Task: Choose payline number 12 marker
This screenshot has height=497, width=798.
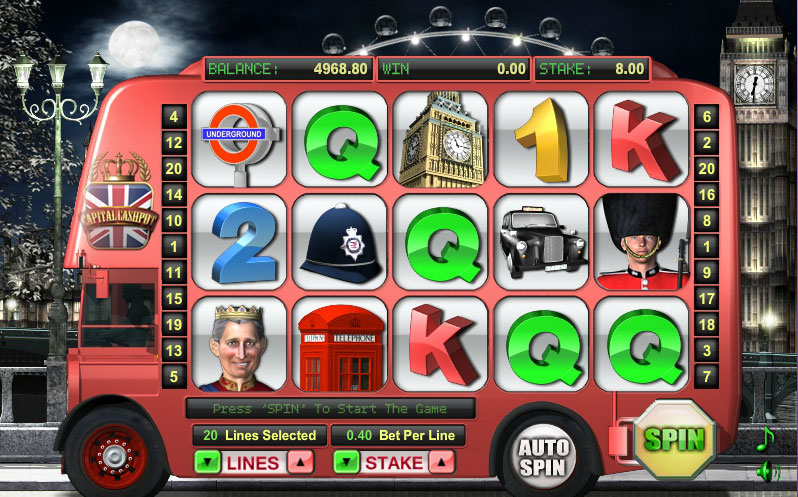Action: (174, 143)
